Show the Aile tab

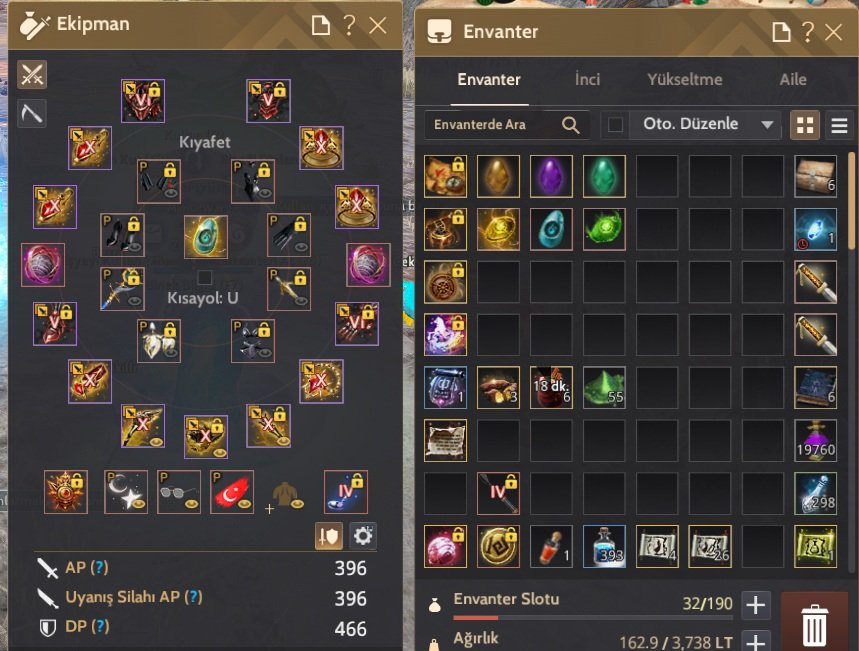coord(793,80)
